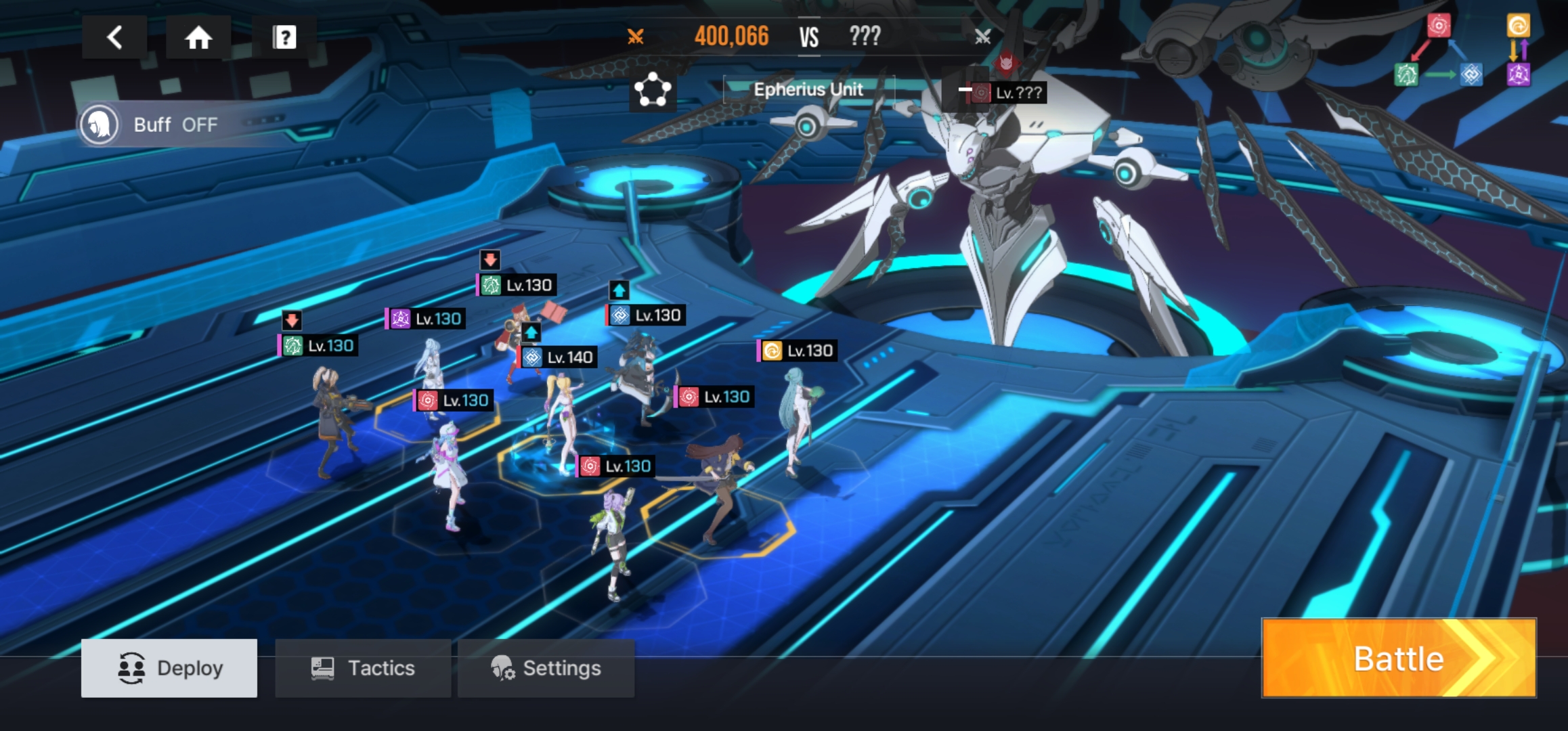Image resolution: width=1568 pixels, height=731 pixels.
Task: Return to the home screen
Action: (x=198, y=37)
